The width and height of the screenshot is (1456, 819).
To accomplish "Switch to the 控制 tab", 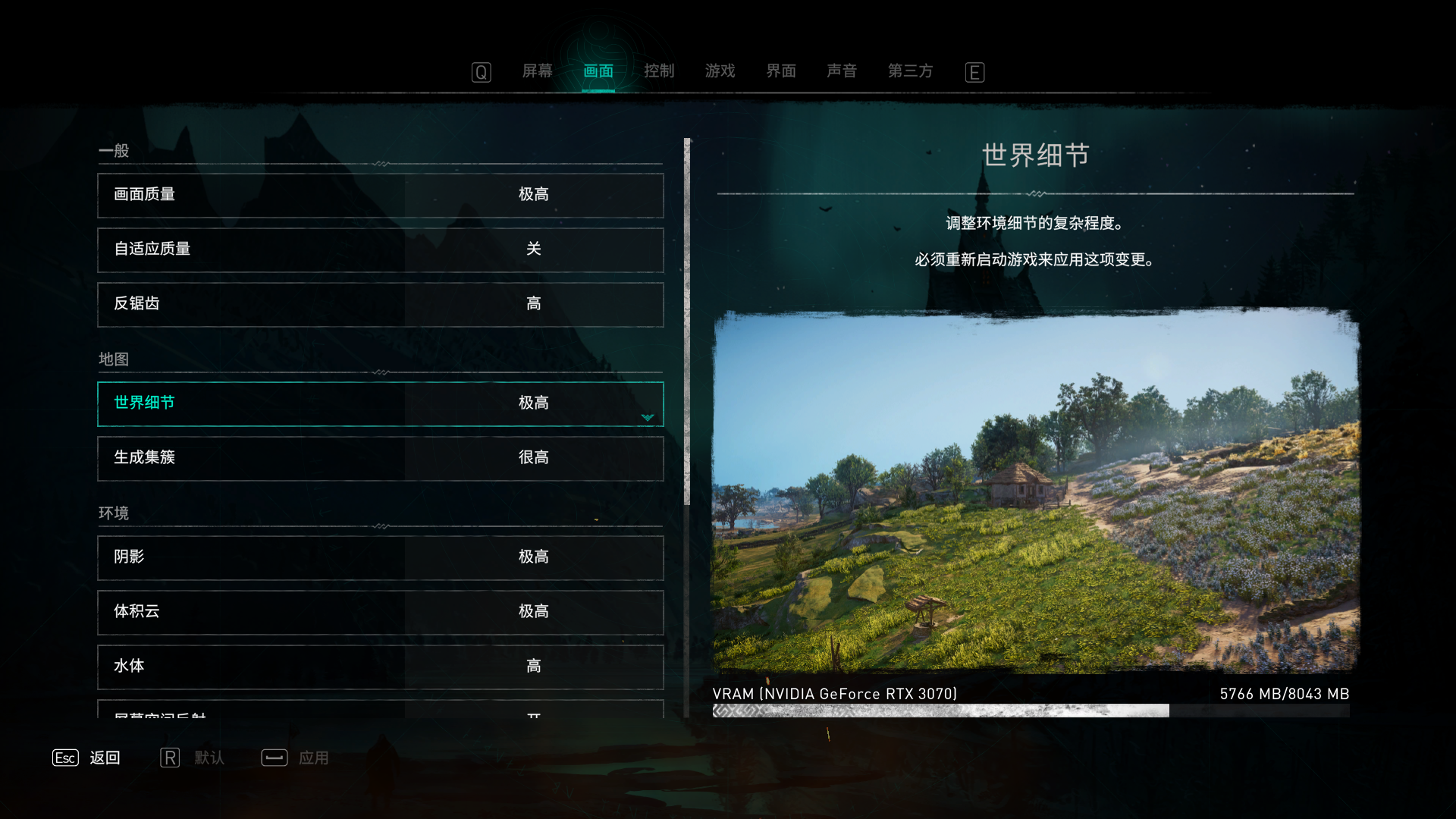I will point(659,71).
